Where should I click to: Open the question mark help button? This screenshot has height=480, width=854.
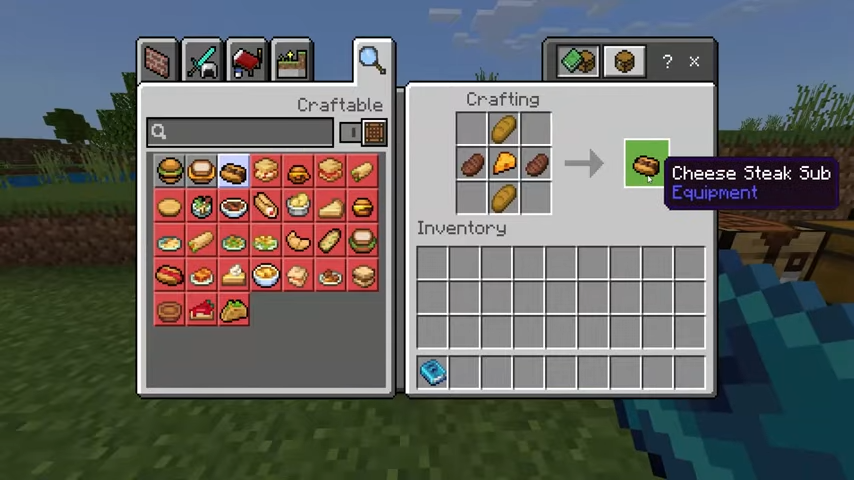pos(667,62)
